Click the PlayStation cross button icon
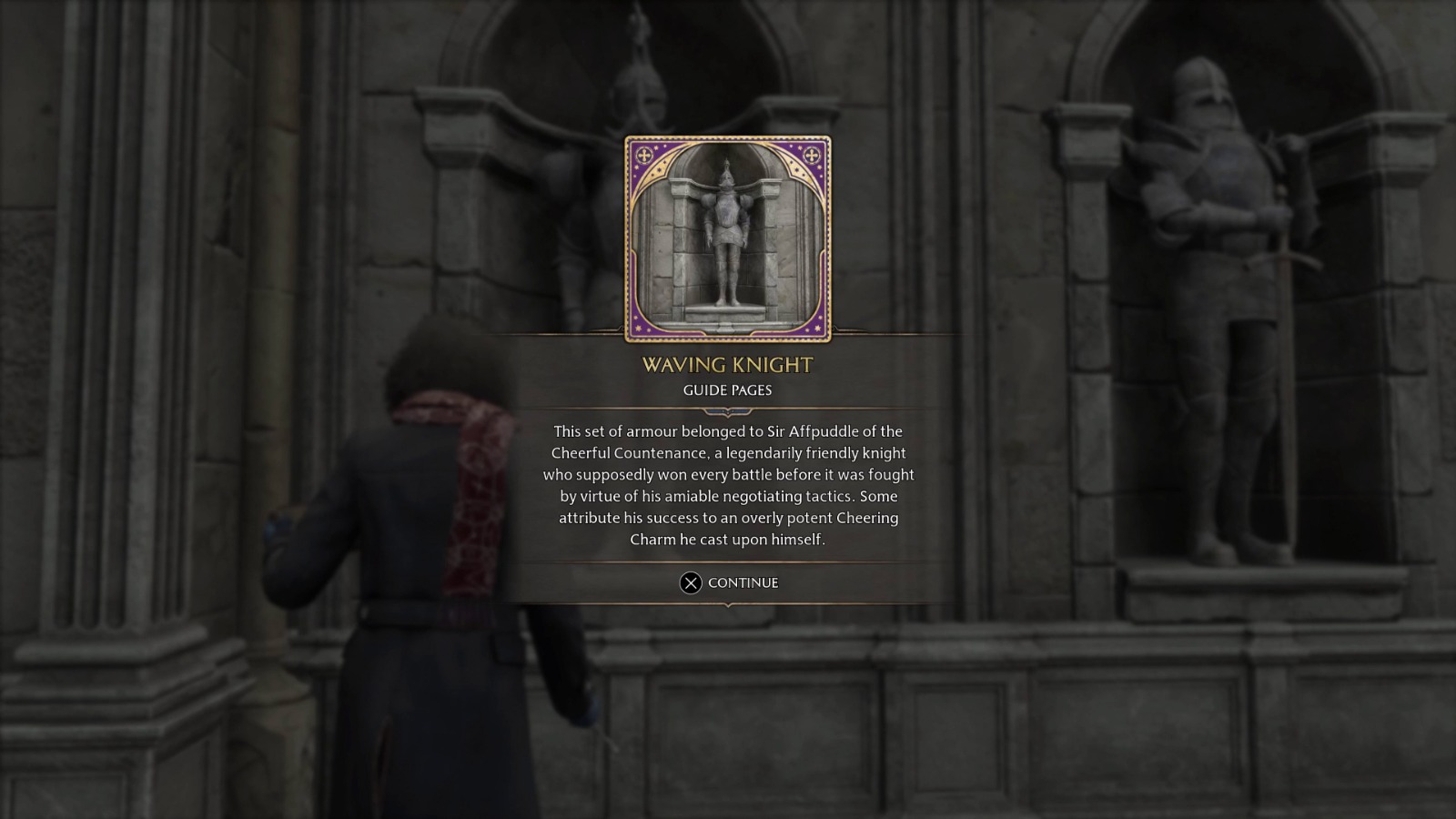The height and width of the screenshot is (819, 1456). 693,582
